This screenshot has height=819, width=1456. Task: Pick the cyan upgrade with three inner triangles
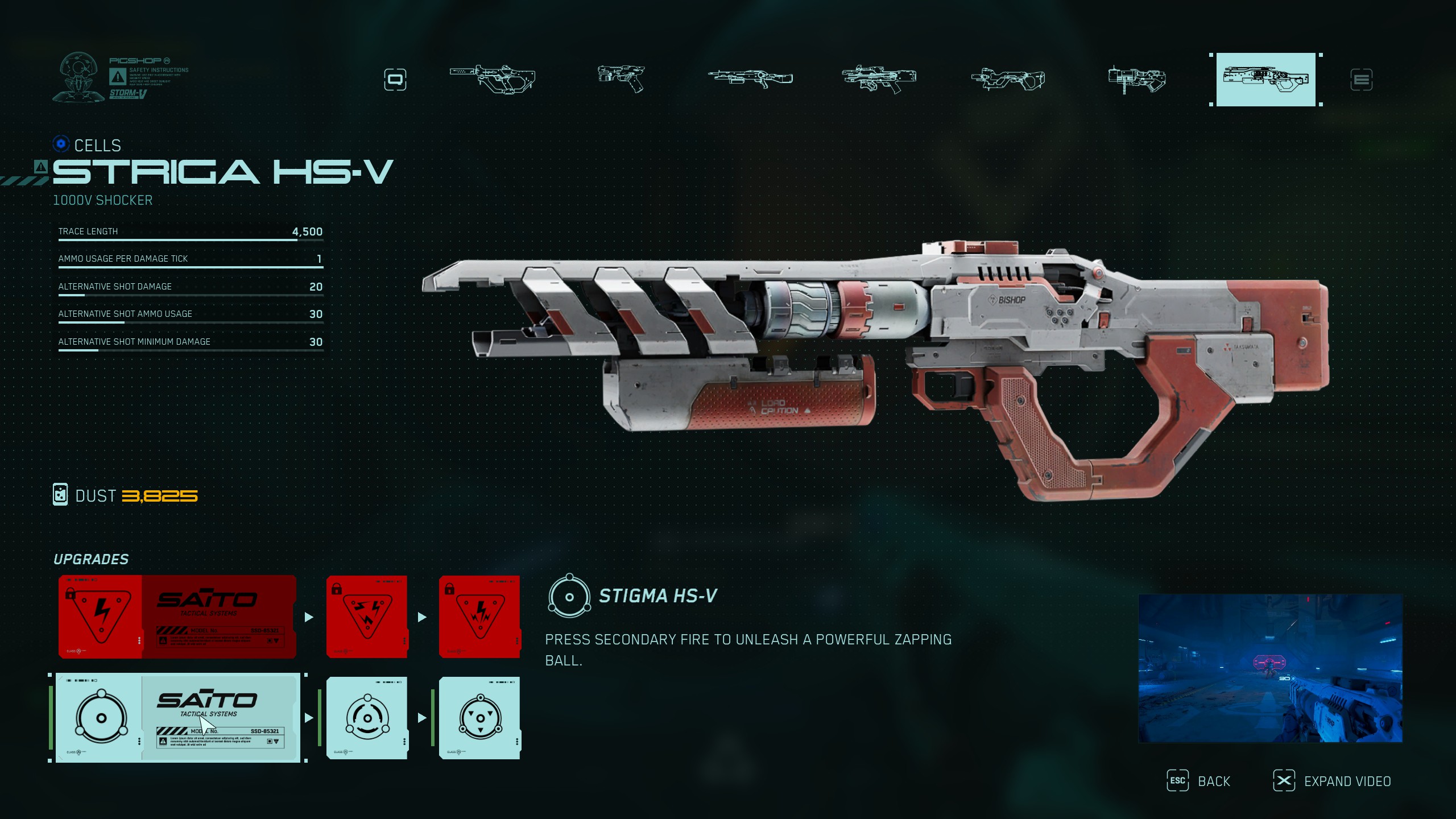[479, 718]
